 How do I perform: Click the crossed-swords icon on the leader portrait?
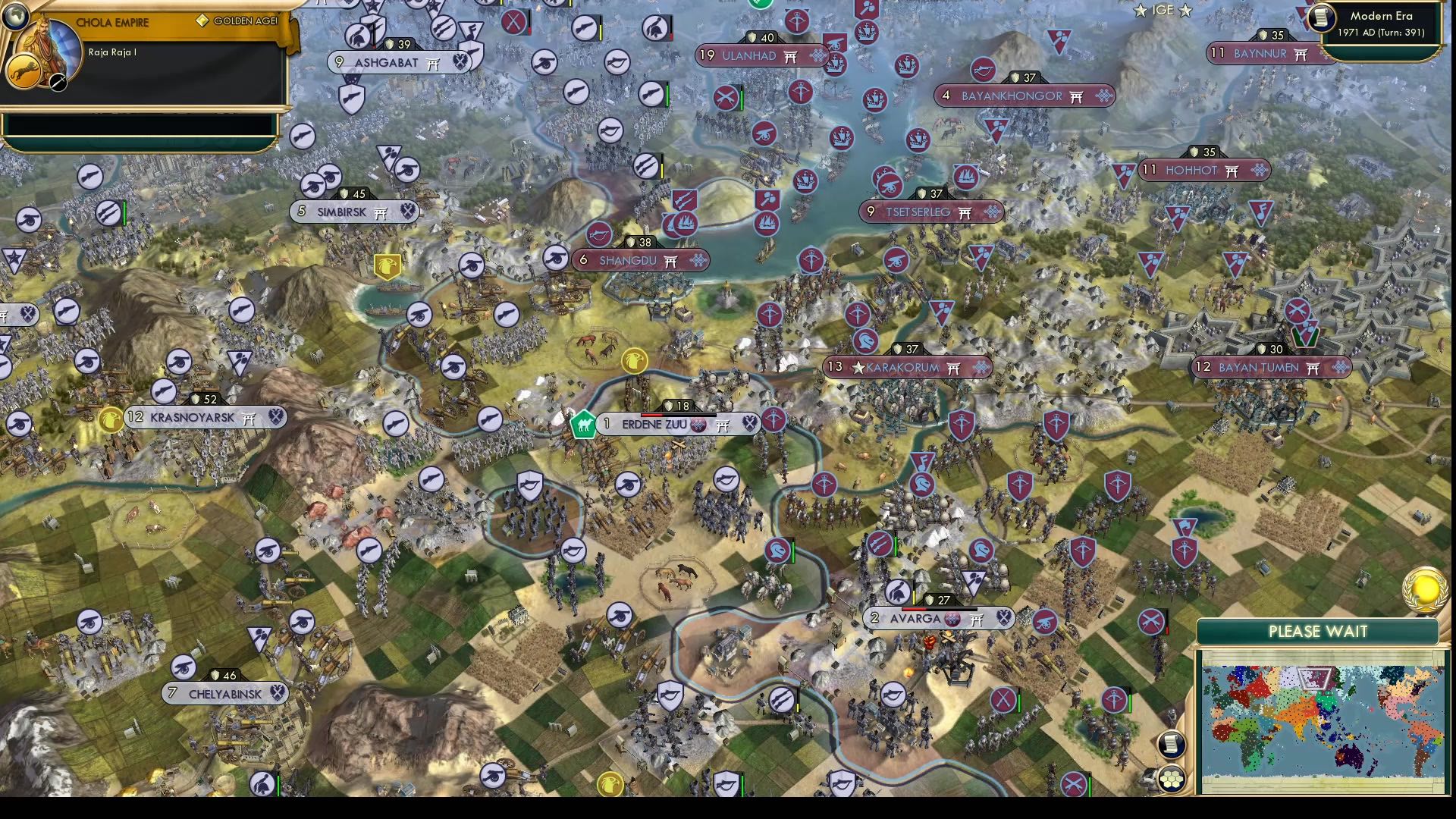coord(58,82)
